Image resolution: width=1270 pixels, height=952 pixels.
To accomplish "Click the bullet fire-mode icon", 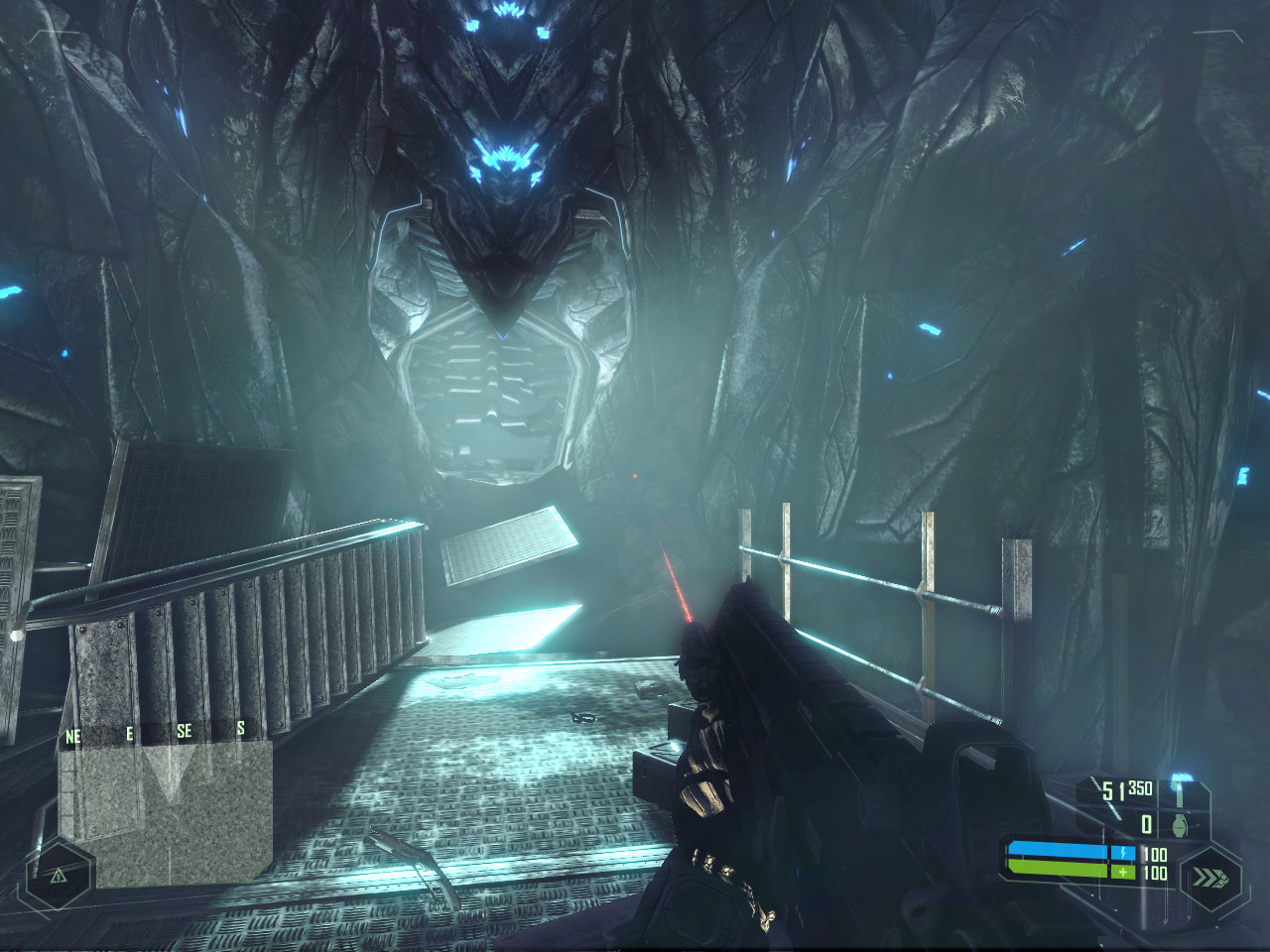I will [1179, 792].
